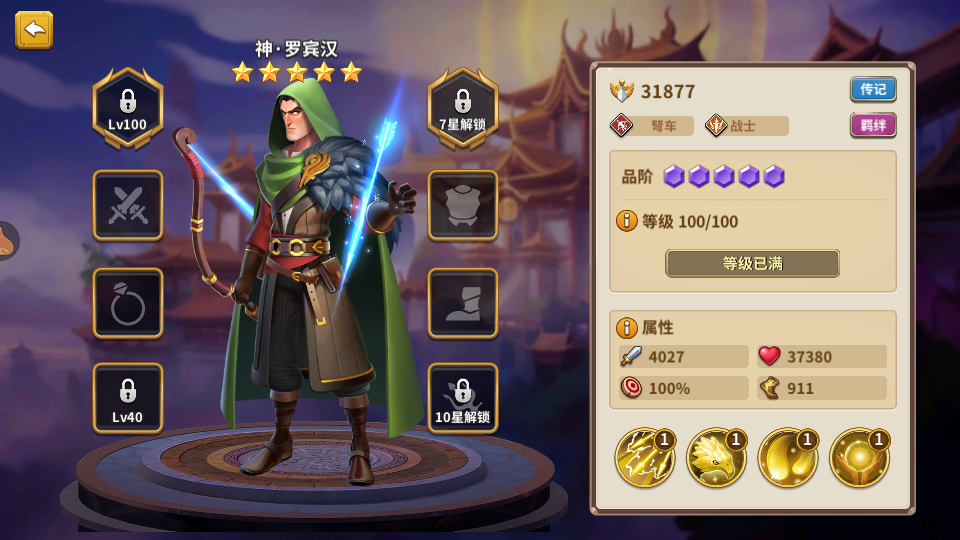Select the 战士 warrior tag
The height and width of the screenshot is (540, 960).
pos(746,126)
